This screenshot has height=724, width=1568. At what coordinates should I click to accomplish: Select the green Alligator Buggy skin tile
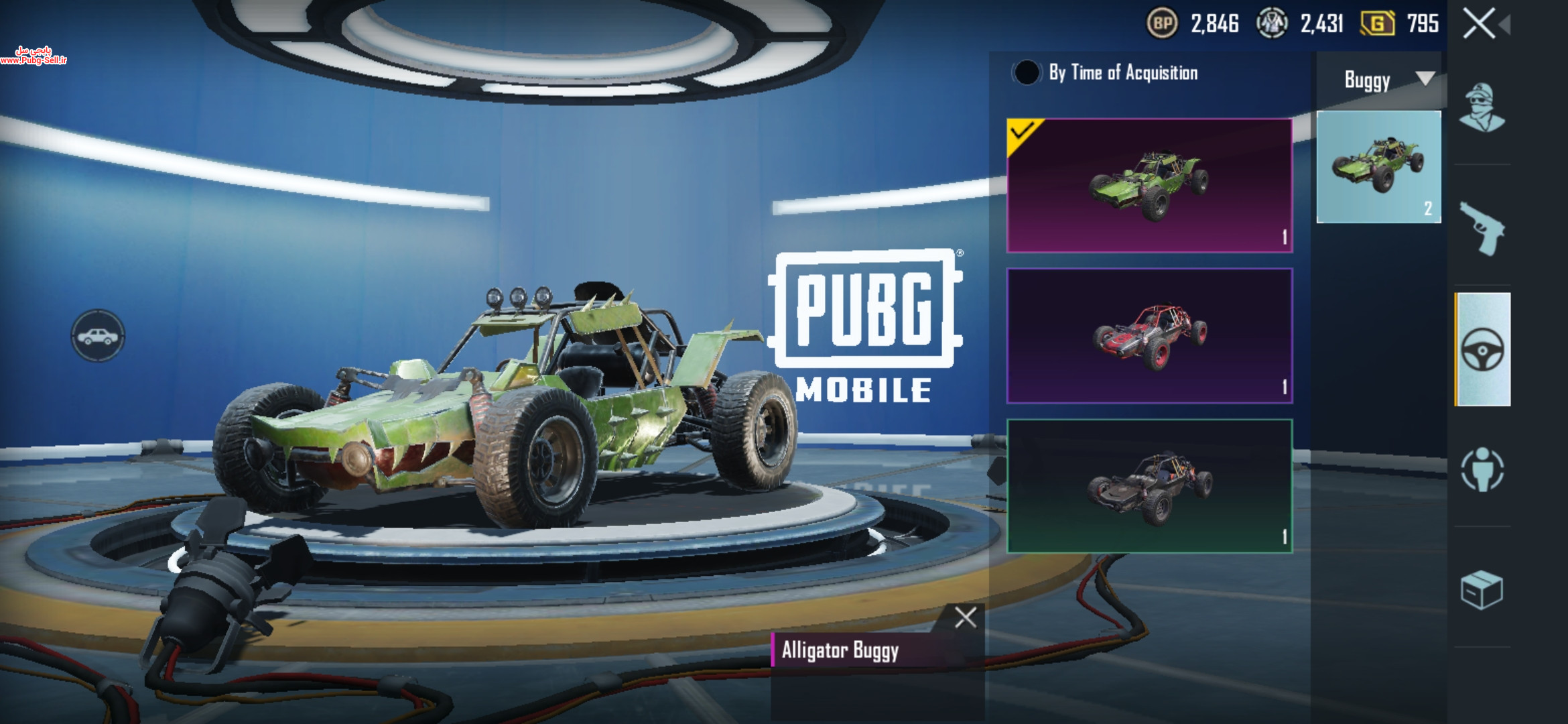1149,186
